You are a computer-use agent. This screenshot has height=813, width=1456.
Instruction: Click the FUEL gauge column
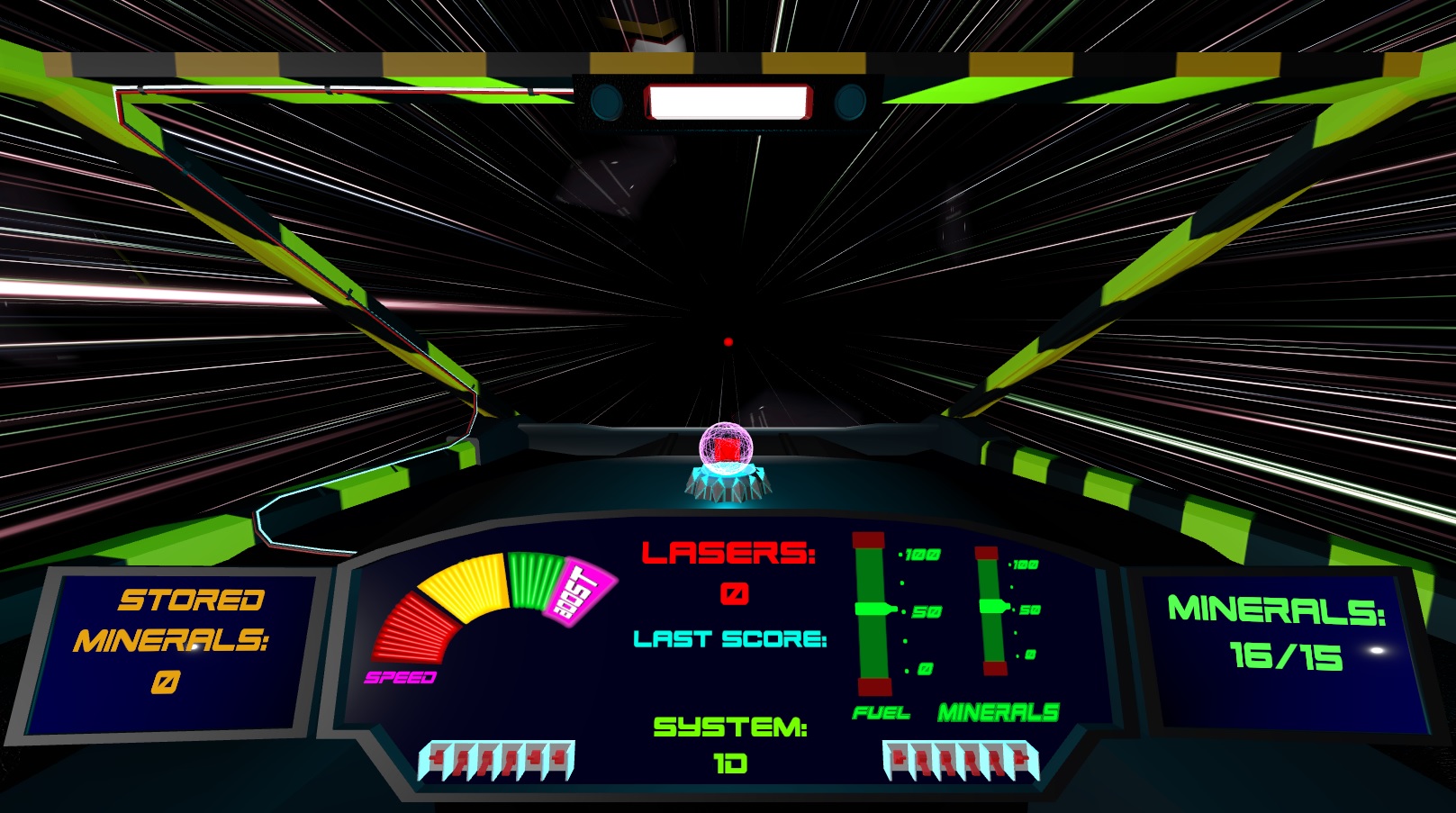pos(870,612)
